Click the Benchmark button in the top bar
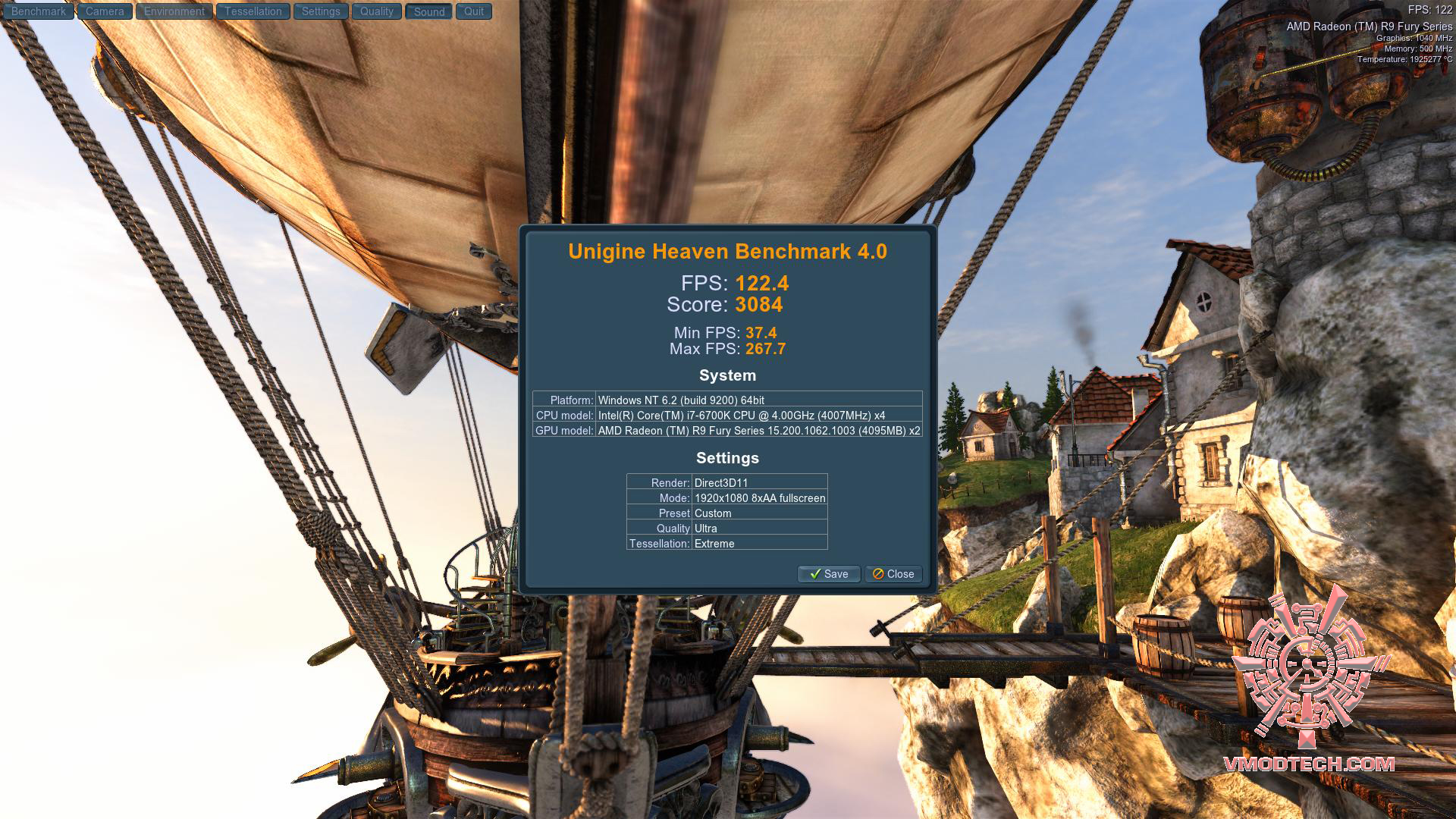The height and width of the screenshot is (819, 1456). click(39, 11)
